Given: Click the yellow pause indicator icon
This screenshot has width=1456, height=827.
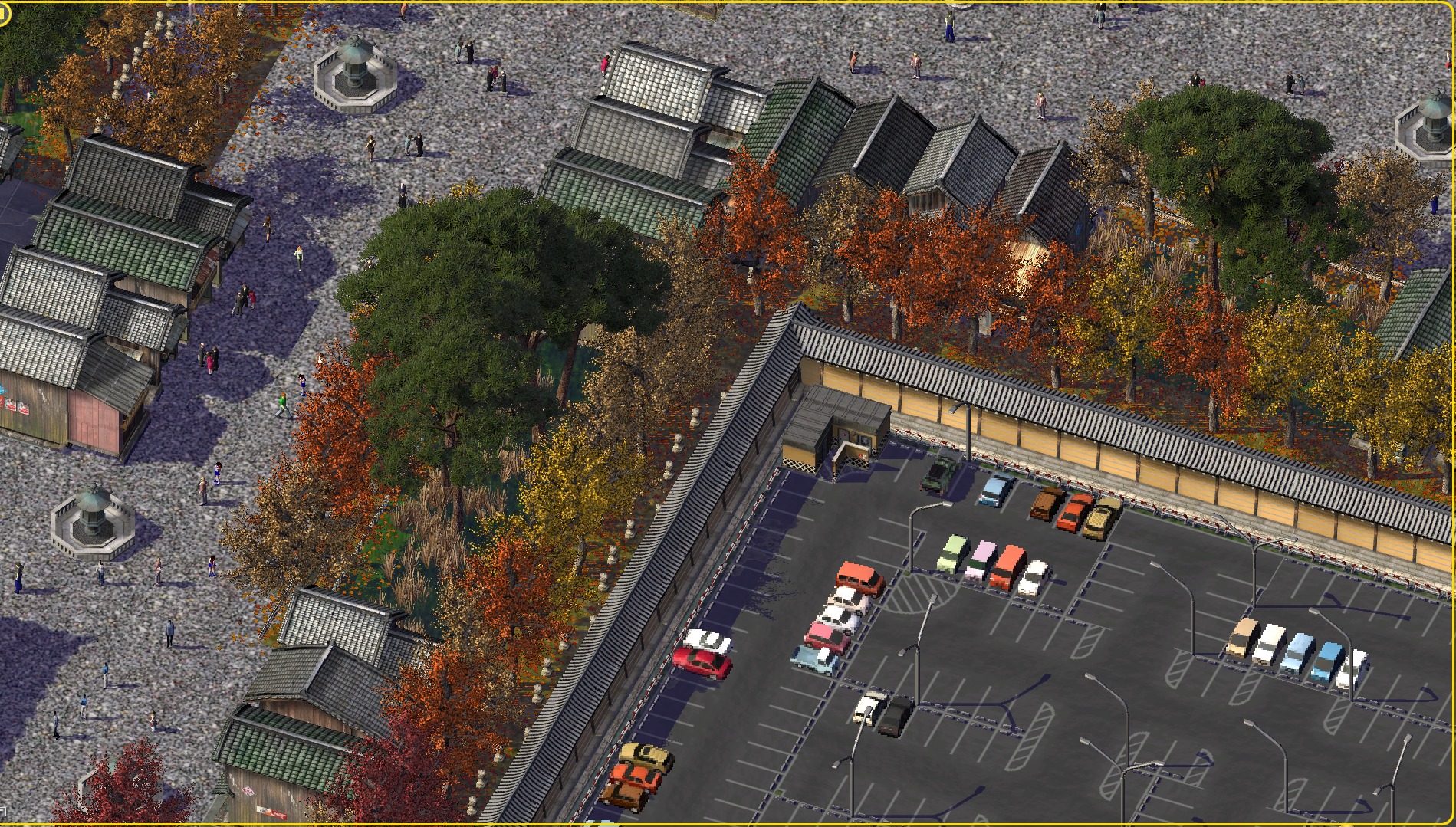Looking at the screenshot, I should [x=4, y=13].
